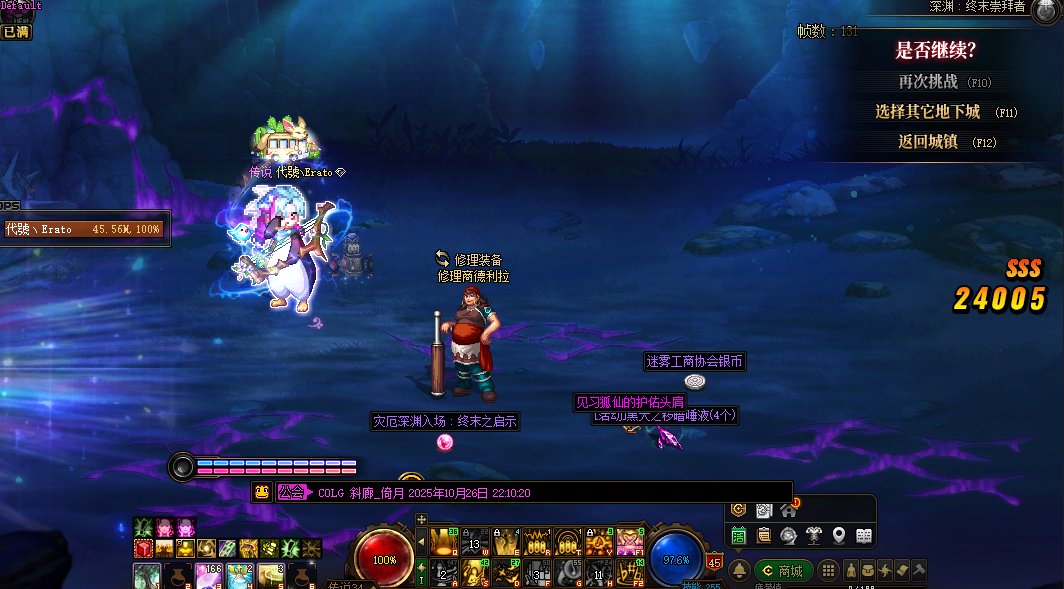
Task: Use the item in quick slot 4
Action: (x=240, y=574)
